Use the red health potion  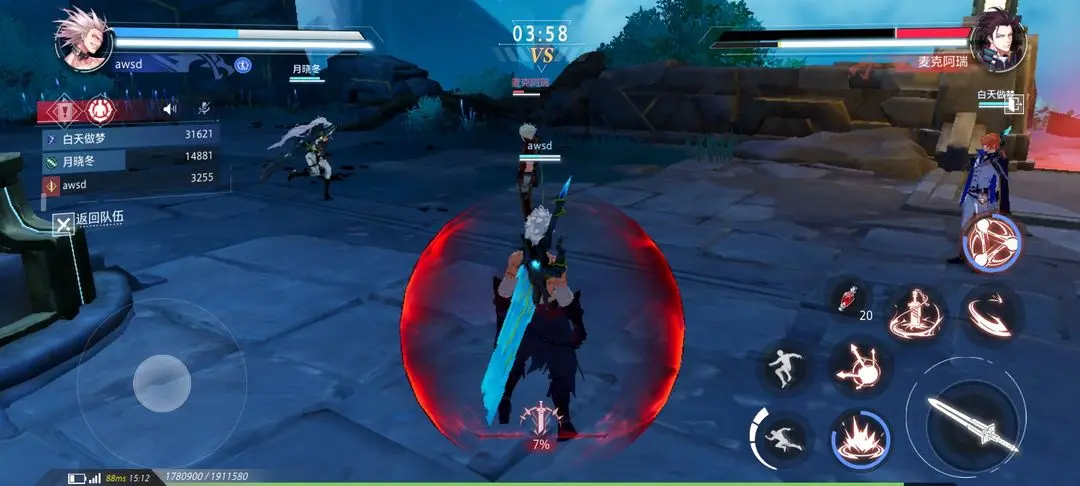850,298
